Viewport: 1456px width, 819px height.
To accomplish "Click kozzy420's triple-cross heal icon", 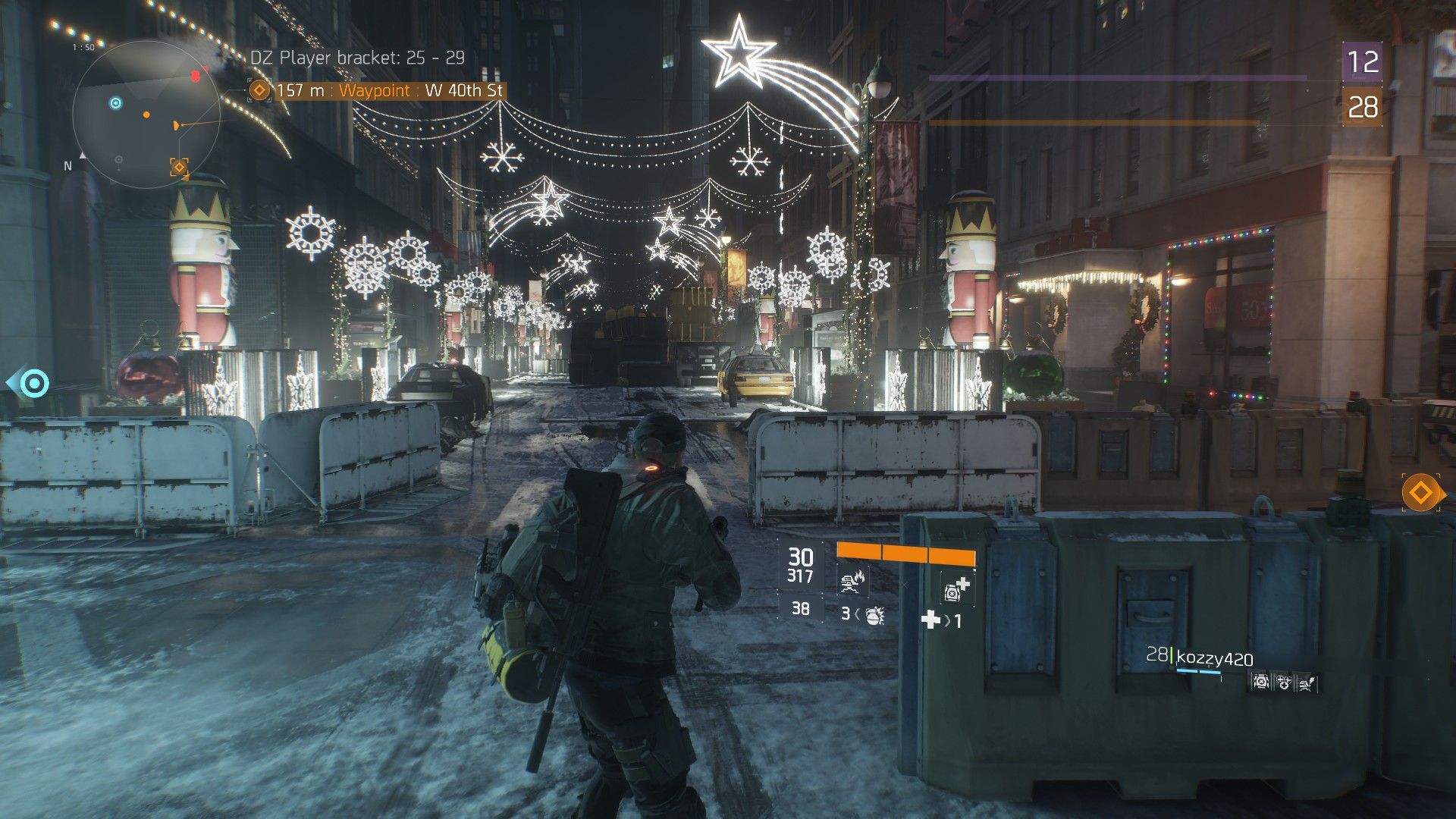I will click(x=1283, y=682).
